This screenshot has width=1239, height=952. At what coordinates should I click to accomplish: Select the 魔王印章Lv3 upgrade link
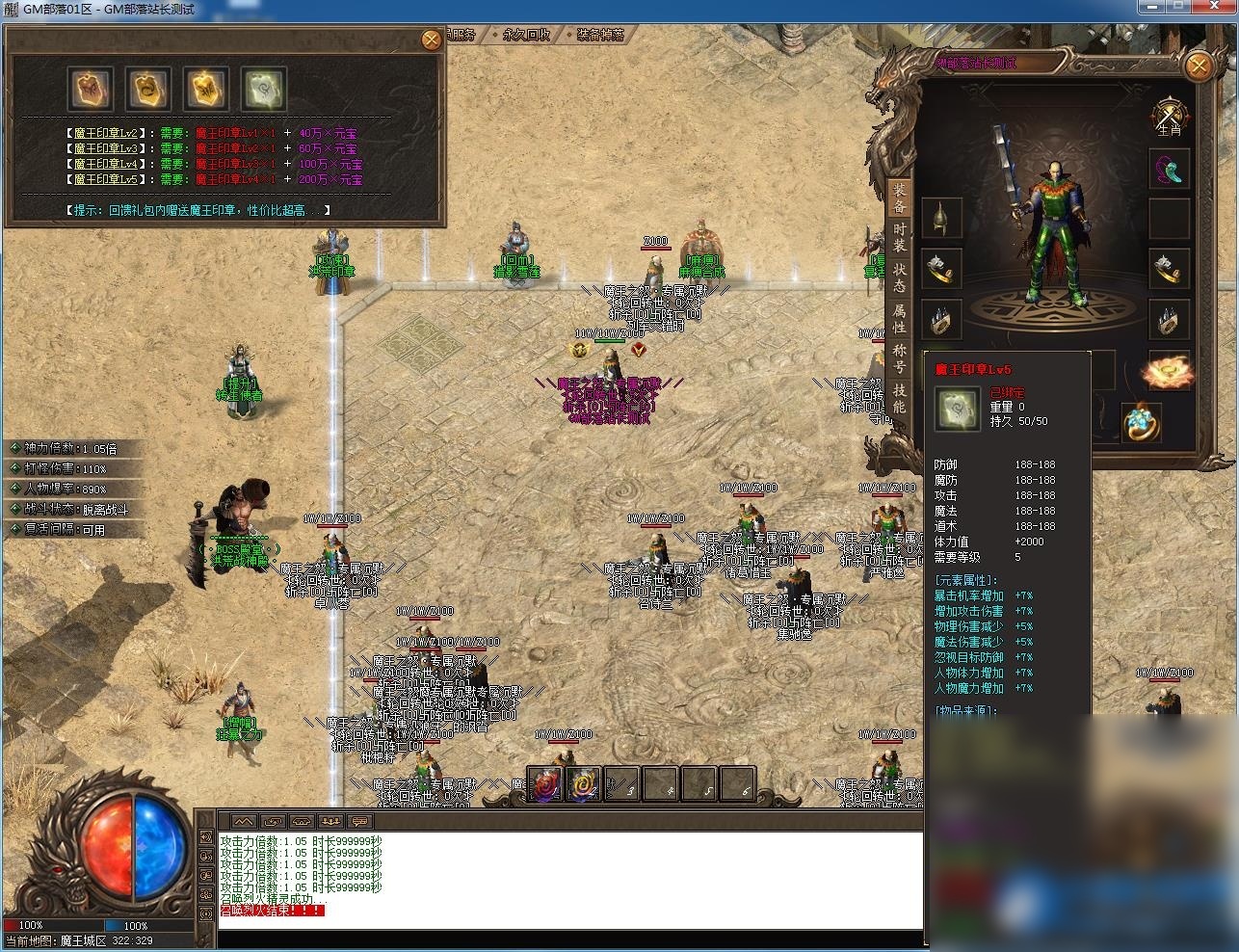click(x=104, y=148)
